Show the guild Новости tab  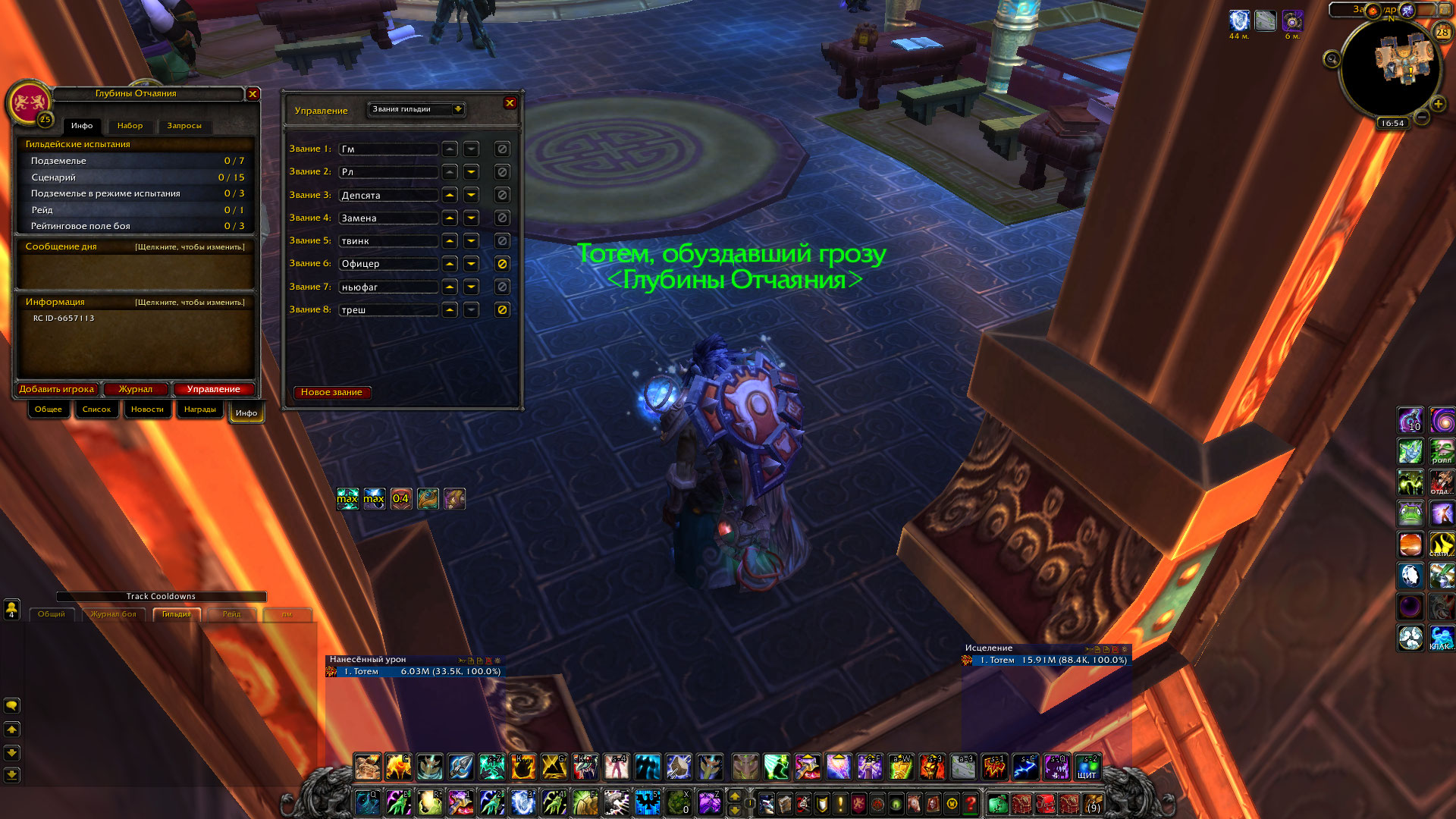[147, 409]
